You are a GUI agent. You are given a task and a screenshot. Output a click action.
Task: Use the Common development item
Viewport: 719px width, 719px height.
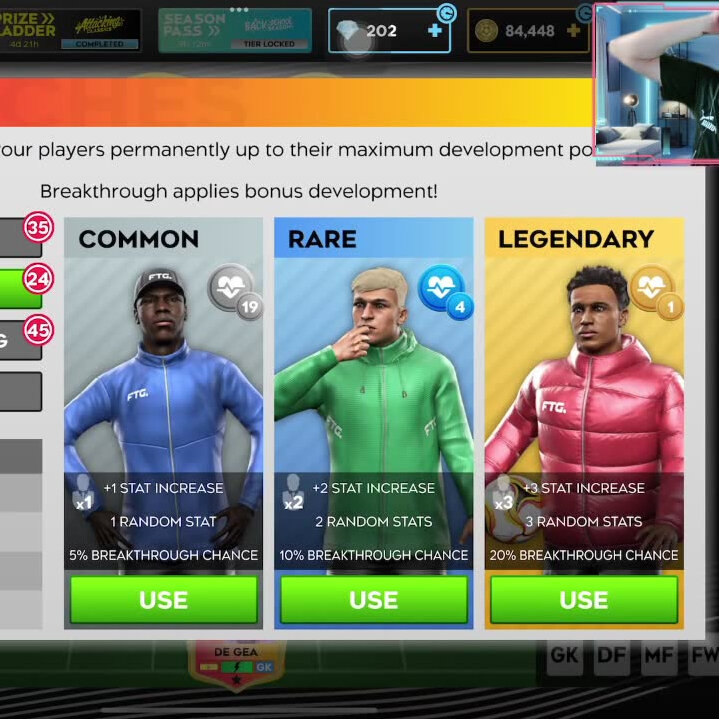(x=163, y=599)
